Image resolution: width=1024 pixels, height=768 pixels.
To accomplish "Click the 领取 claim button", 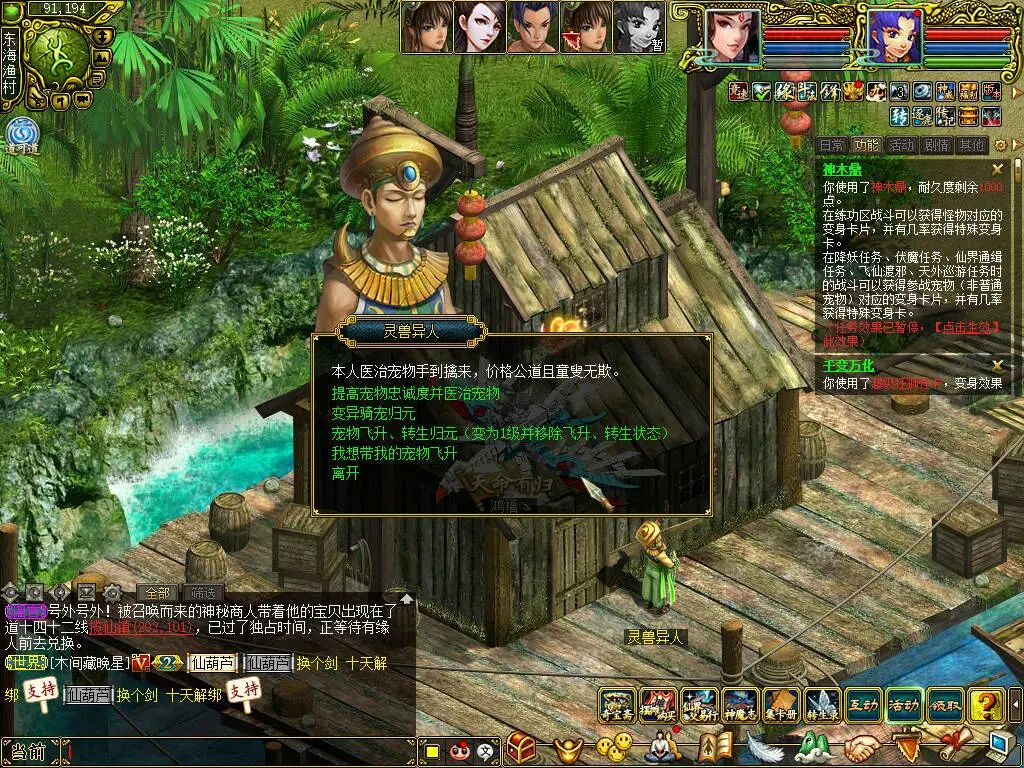I will click(x=945, y=705).
